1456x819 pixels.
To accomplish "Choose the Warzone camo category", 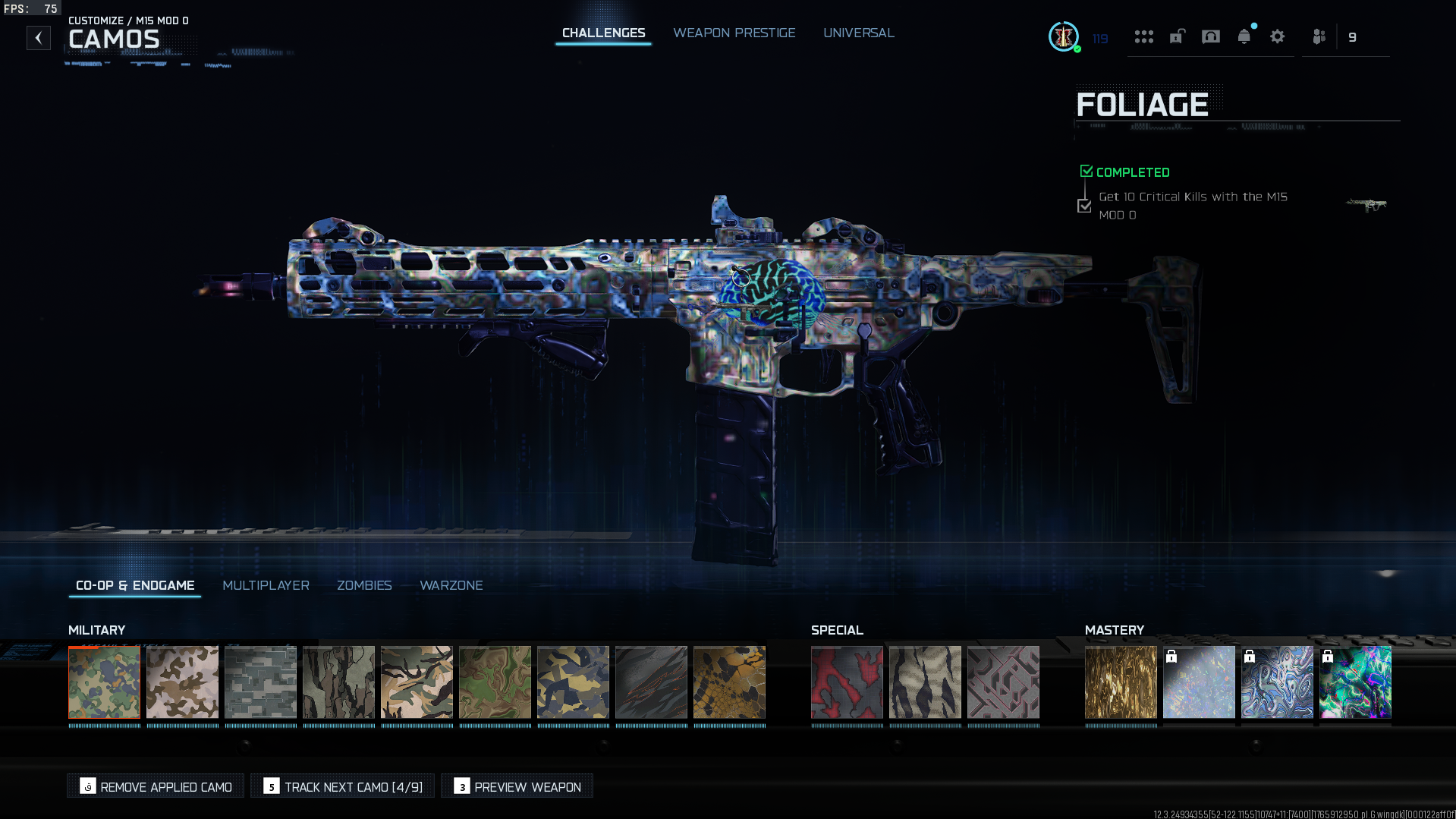I will coord(451,585).
